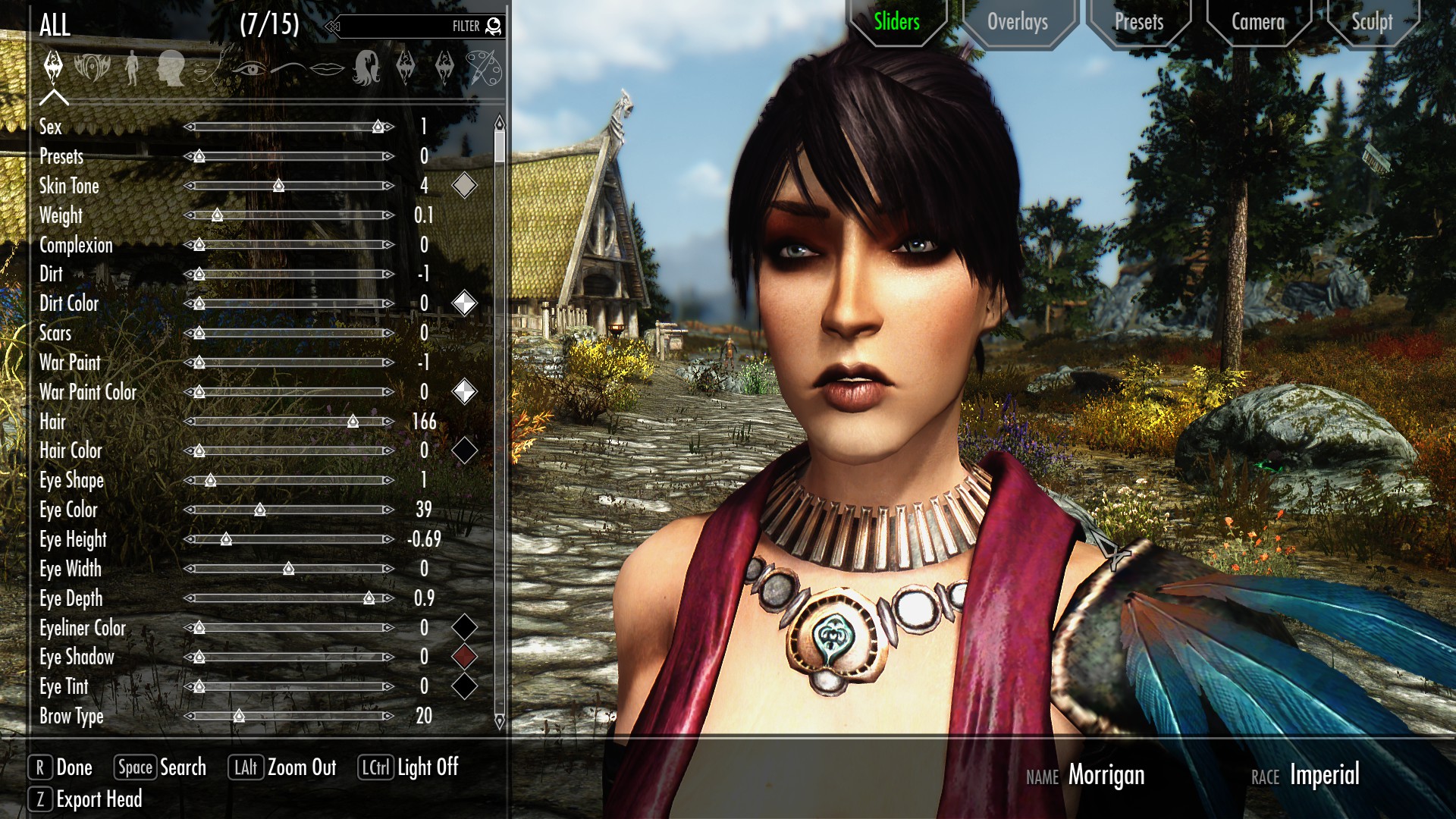Image resolution: width=1456 pixels, height=819 pixels.
Task: Click the Sliders tab
Action: [896, 22]
